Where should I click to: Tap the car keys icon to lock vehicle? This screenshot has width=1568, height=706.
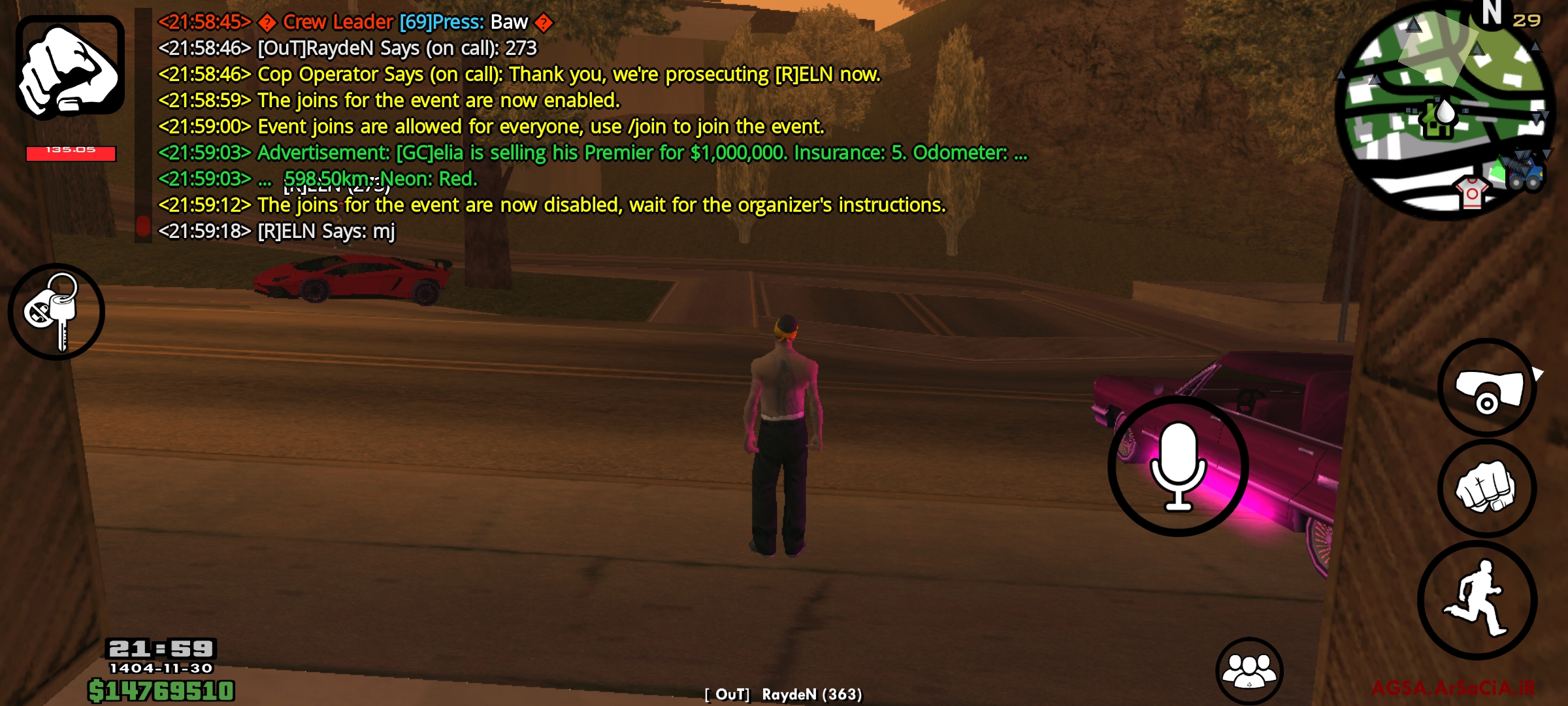tap(57, 312)
